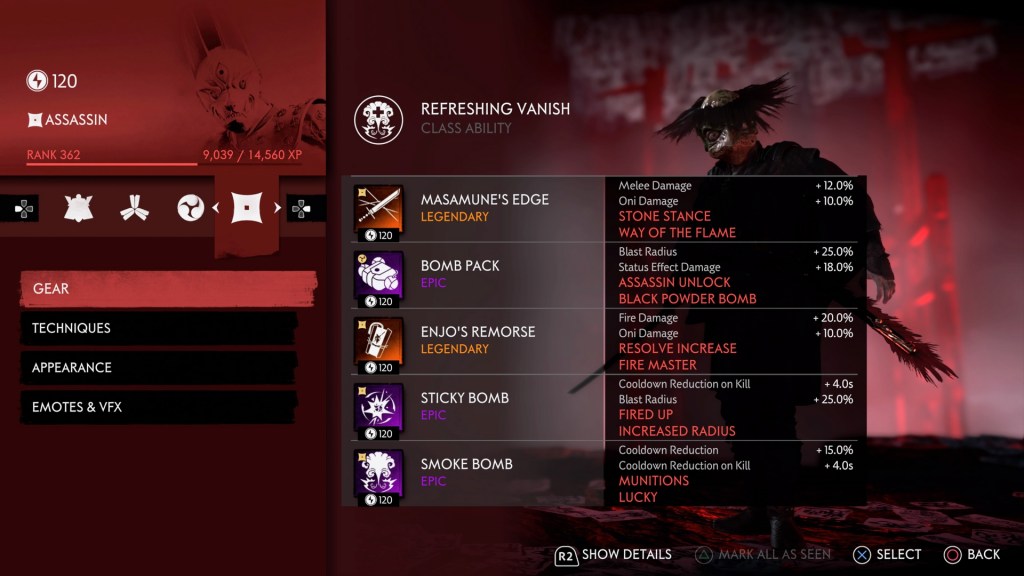Click the Masamune's Edge sword icon
This screenshot has width=1024, height=576.
(x=379, y=208)
